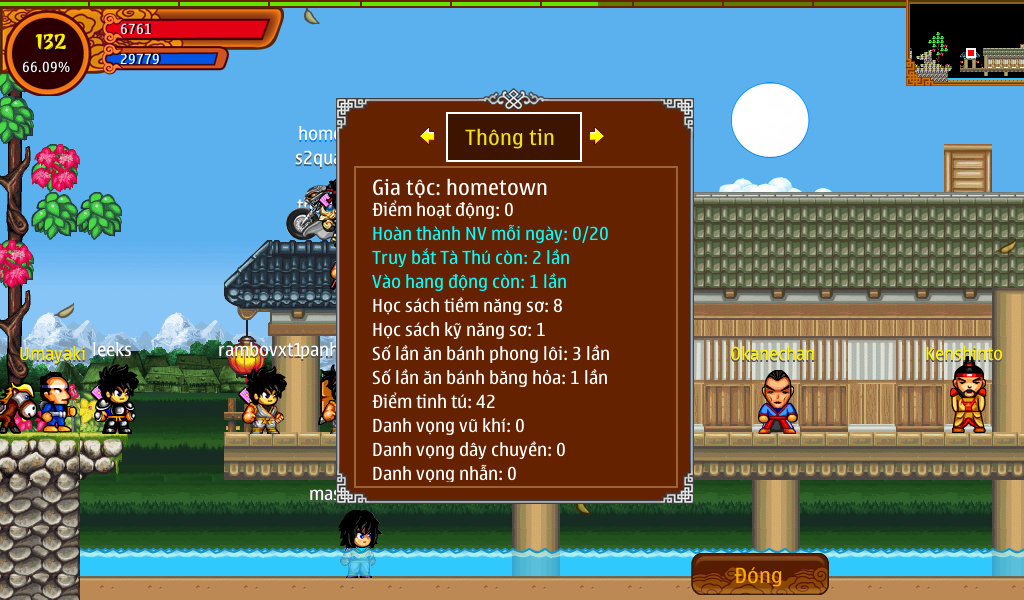1024x600 pixels.
Task: Select the Hoàn thành NV mỗi ngày row
Action: [x=490, y=234]
